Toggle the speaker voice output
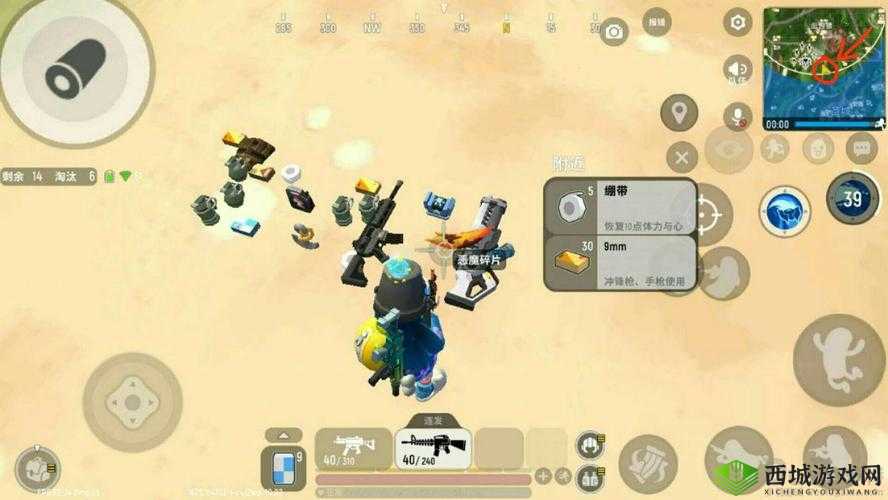Image resolution: width=888 pixels, height=500 pixels. [738, 68]
